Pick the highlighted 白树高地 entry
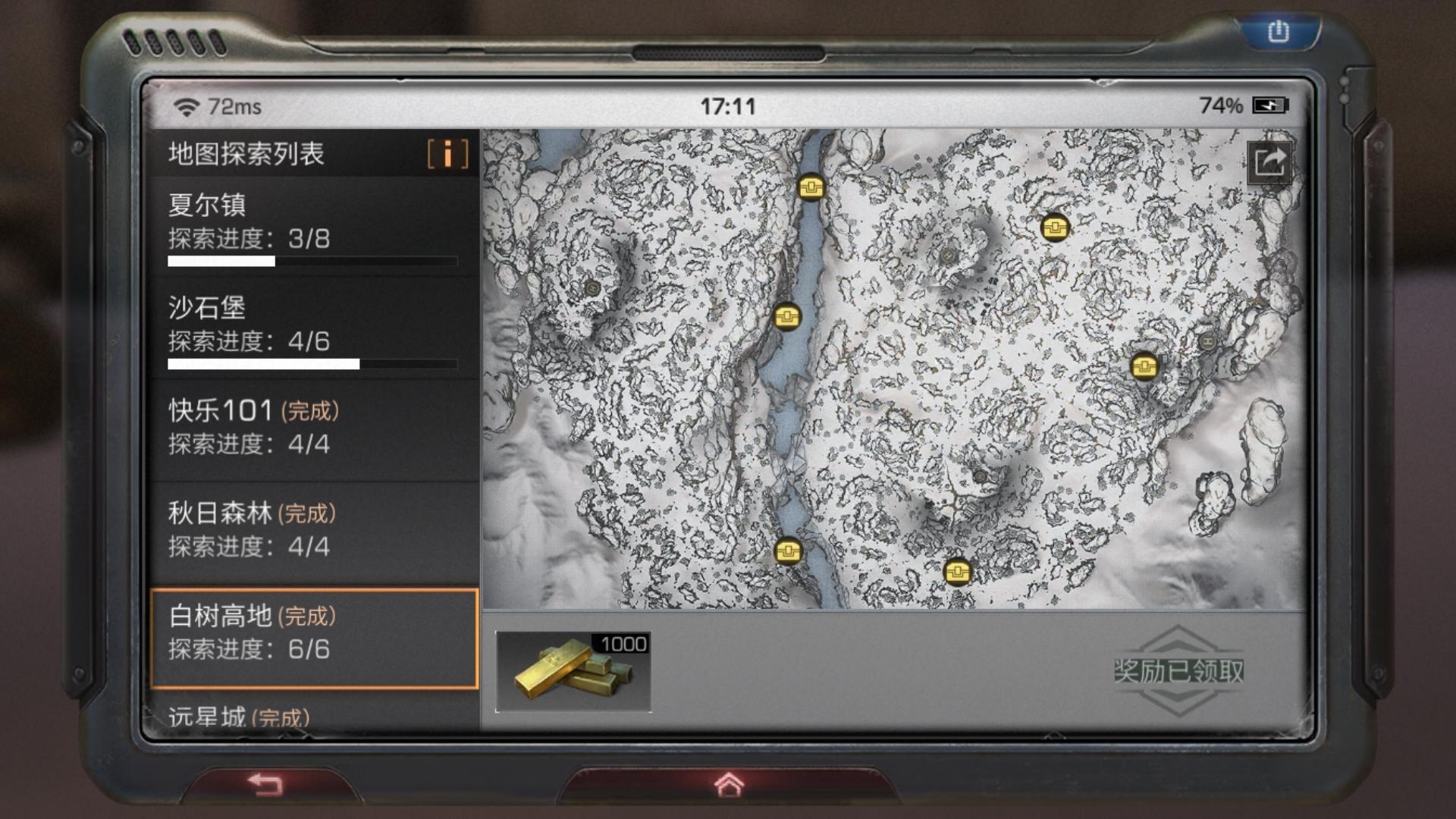 [x=313, y=637]
